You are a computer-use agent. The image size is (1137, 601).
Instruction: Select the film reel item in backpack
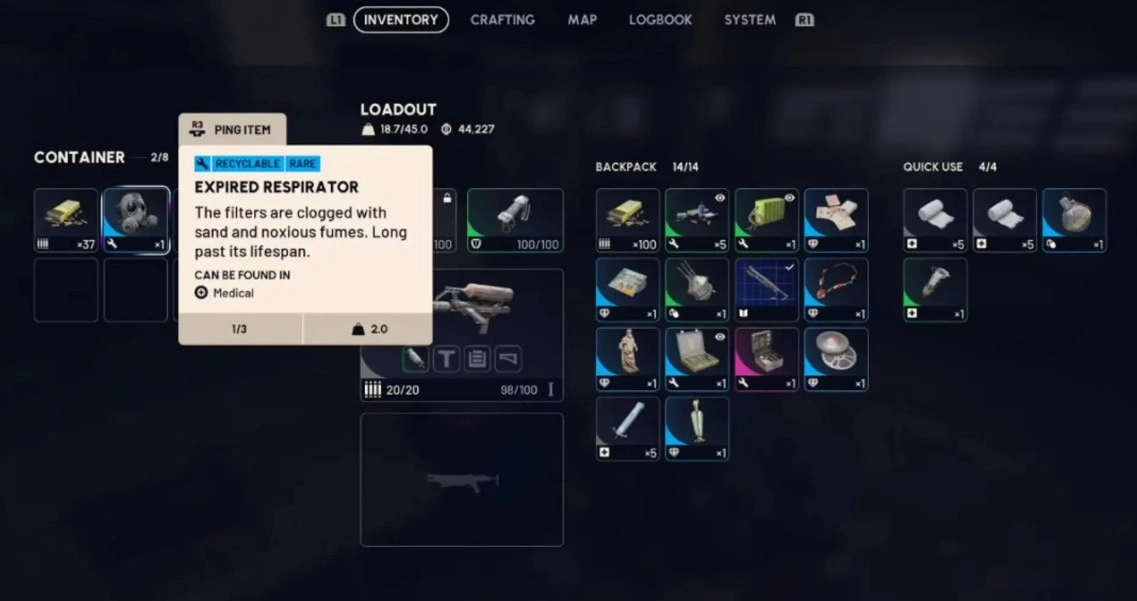coord(836,359)
